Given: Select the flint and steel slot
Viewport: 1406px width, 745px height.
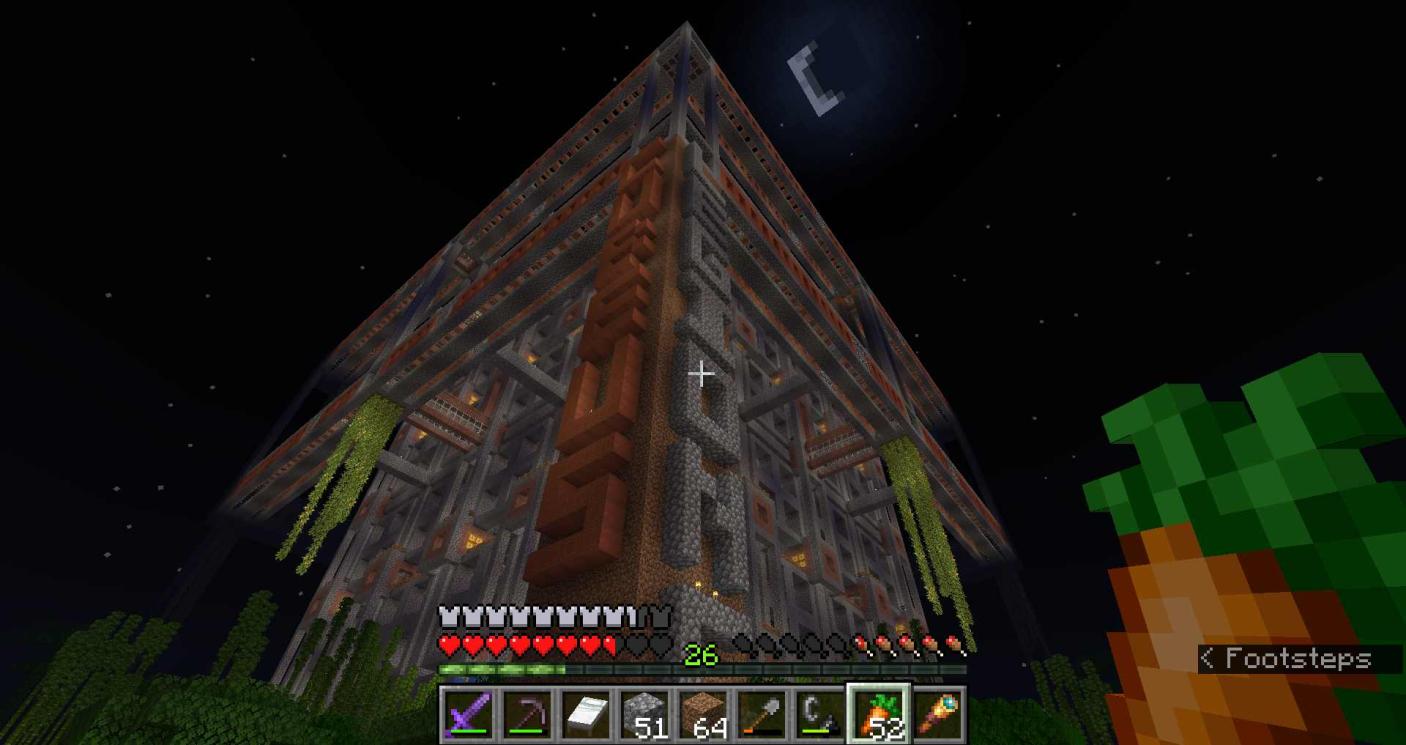Looking at the screenshot, I should [x=821, y=714].
